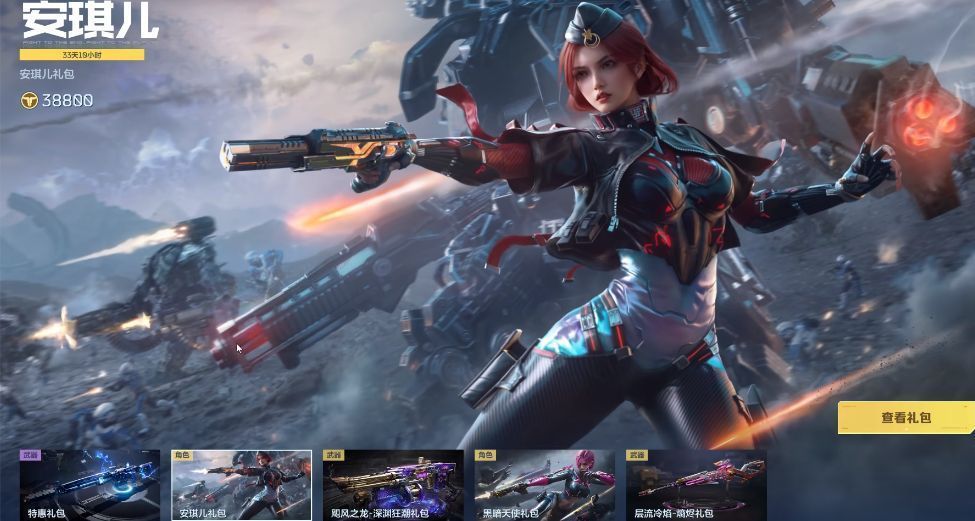Click the 查看礼包 view bundle button

click(x=905, y=418)
